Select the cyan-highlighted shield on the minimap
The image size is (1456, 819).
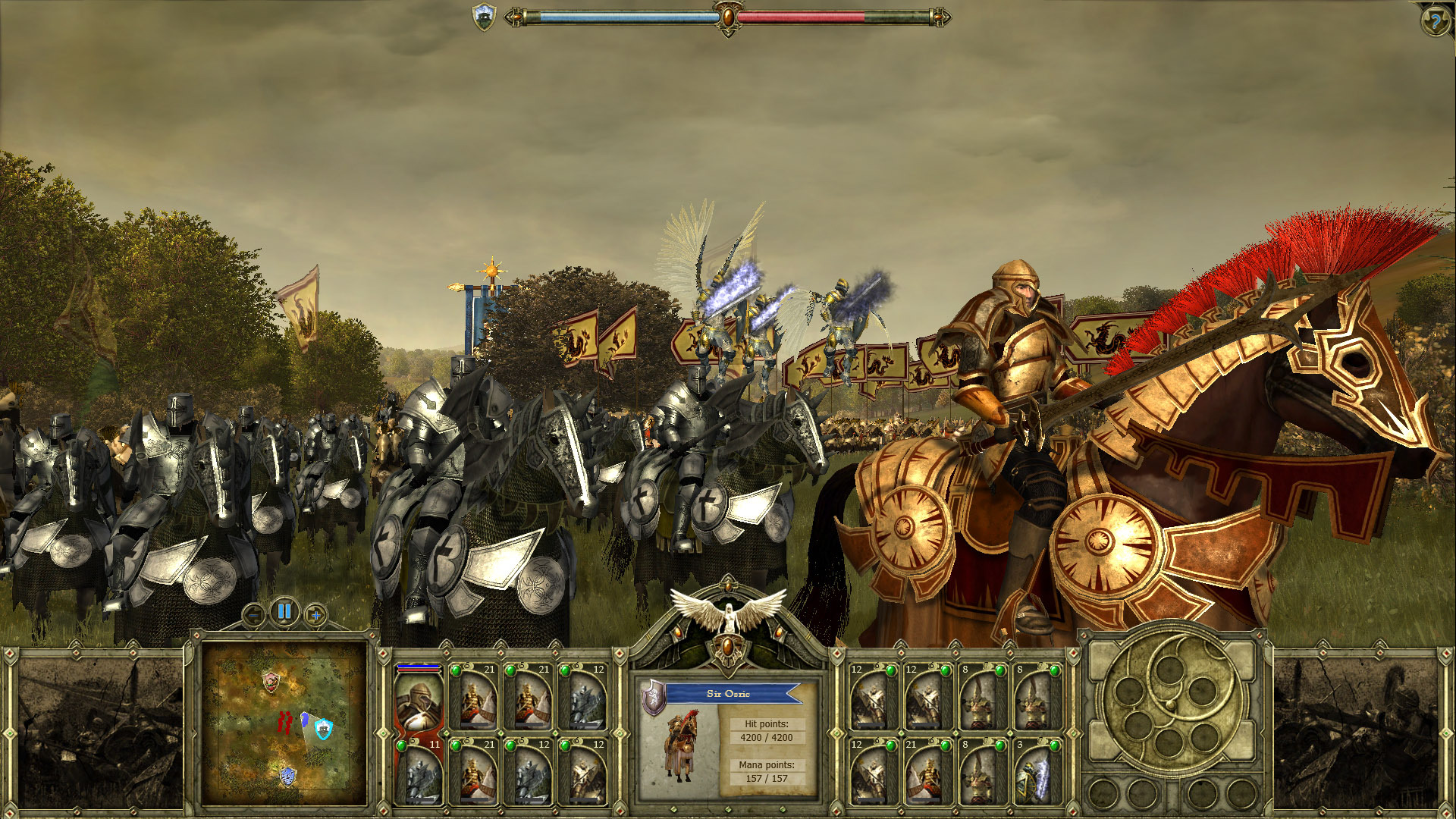click(x=323, y=730)
